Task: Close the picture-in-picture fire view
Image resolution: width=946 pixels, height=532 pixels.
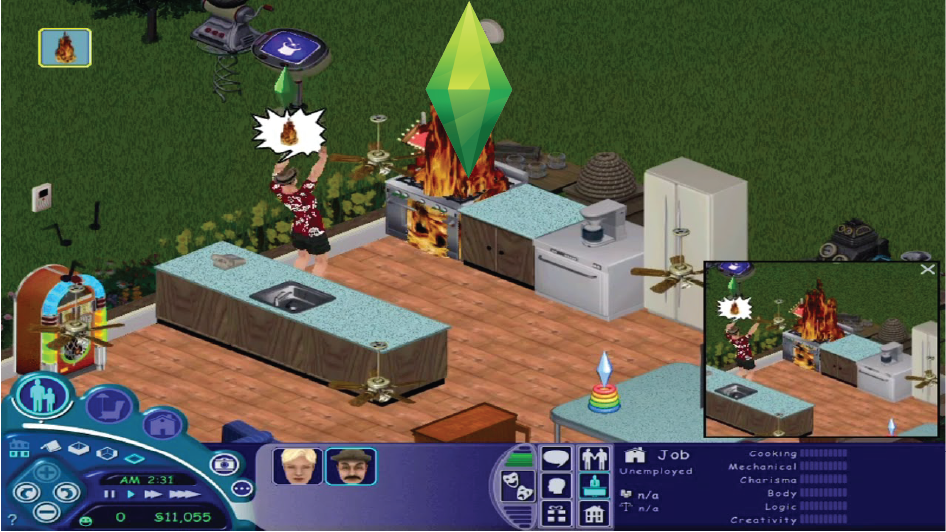Action: (927, 269)
